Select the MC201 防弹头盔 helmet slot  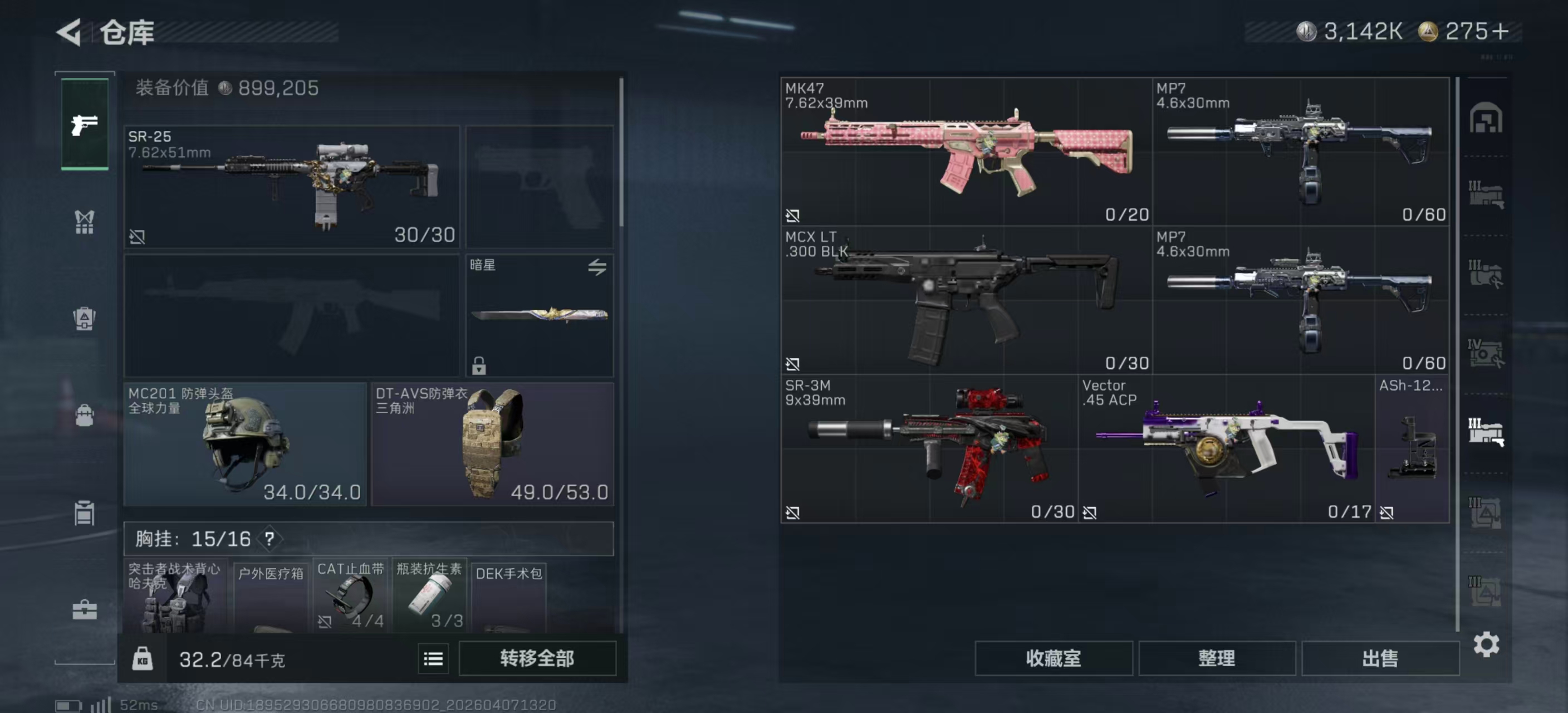point(244,443)
